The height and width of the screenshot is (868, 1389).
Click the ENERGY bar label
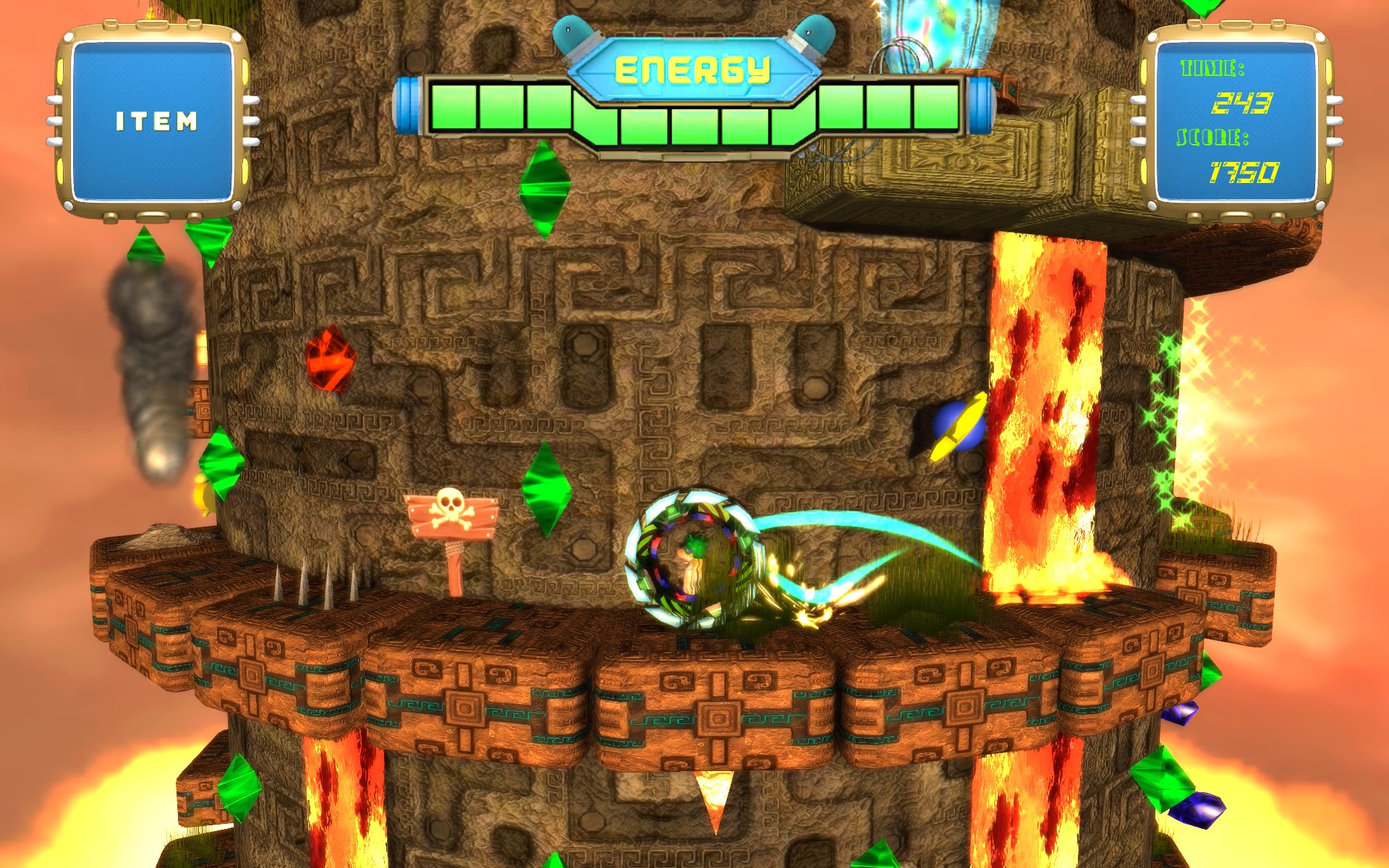[692, 69]
